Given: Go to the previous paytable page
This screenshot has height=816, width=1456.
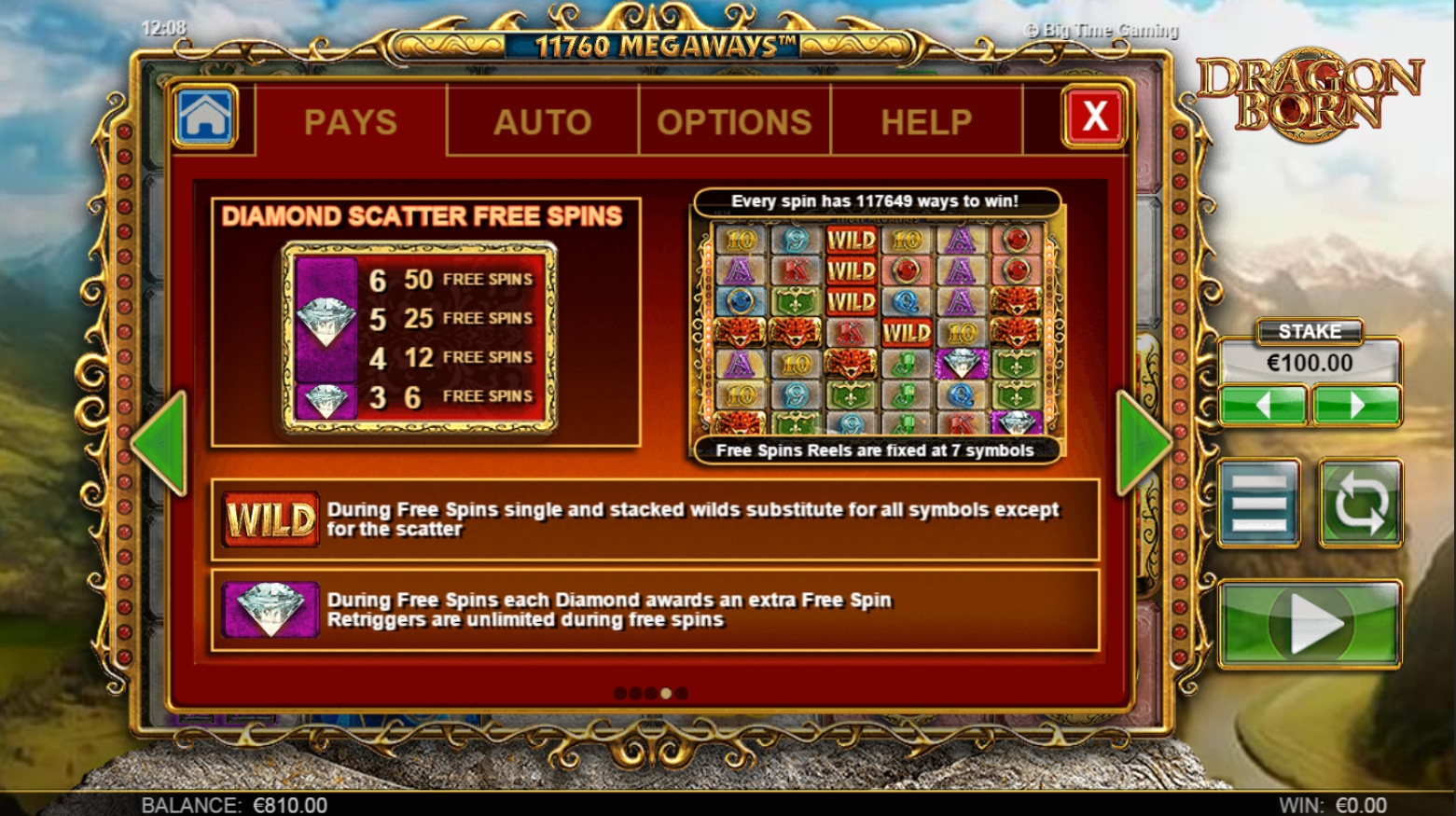Looking at the screenshot, I should pyautogui.click(x=160, y=444).
